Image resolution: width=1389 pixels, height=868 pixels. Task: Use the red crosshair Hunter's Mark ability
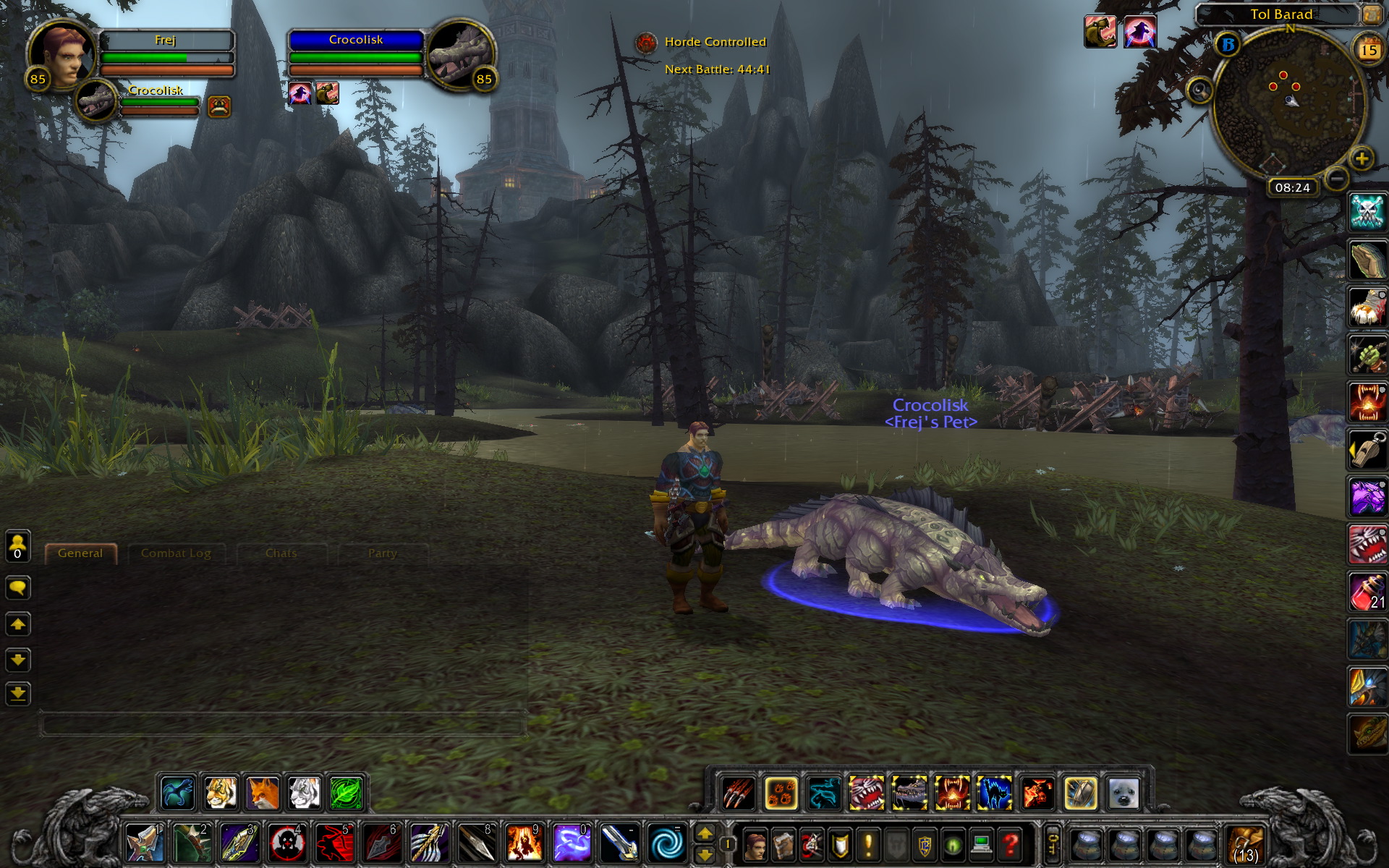[x=287, y=843]
